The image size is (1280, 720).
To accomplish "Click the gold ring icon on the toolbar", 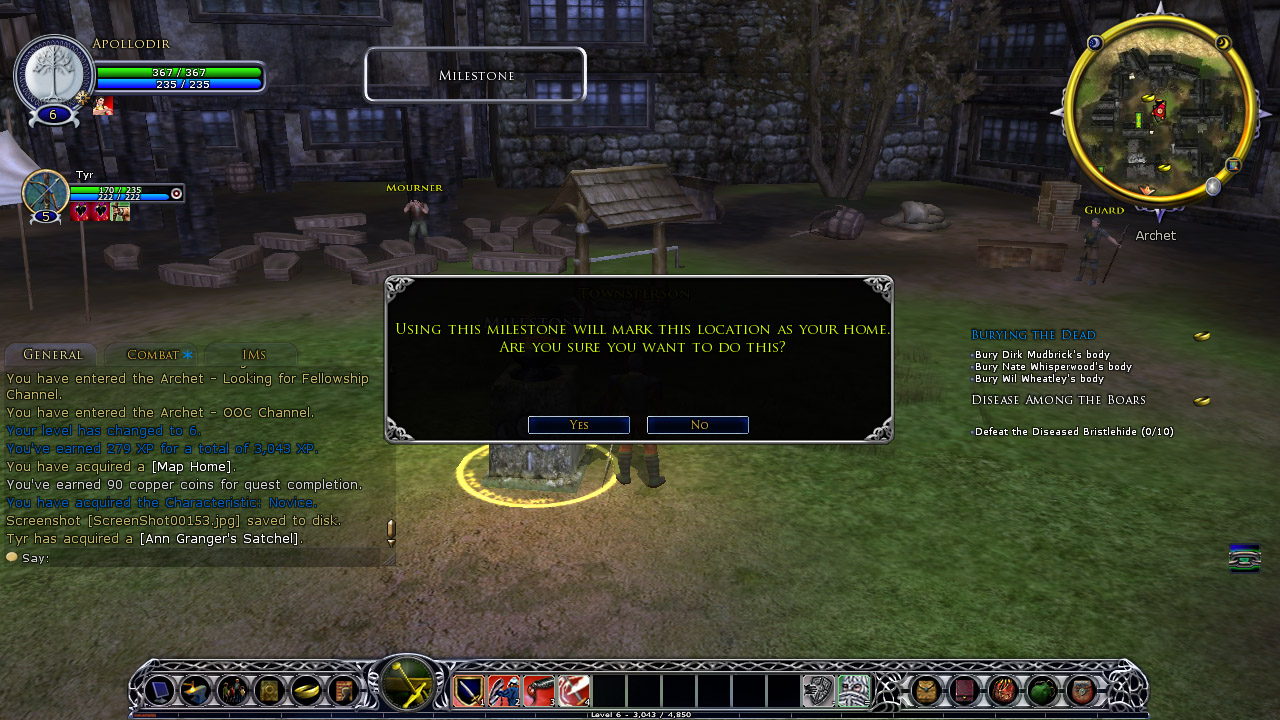I will click(306, 691).
